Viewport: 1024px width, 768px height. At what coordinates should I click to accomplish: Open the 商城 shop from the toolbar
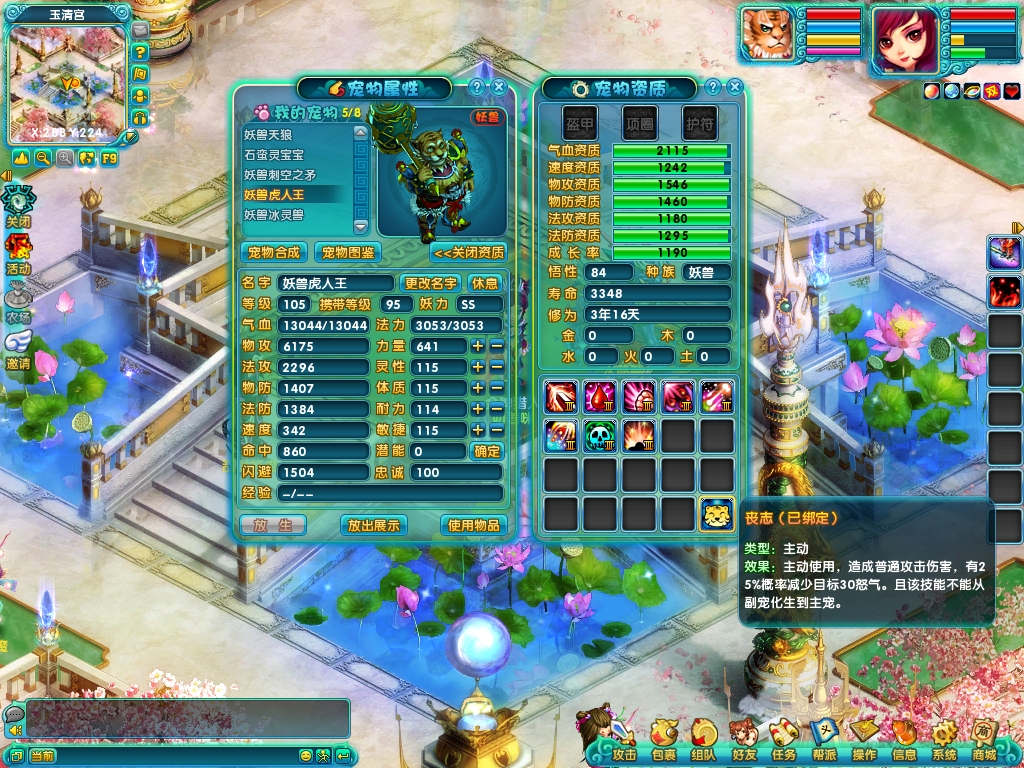click(x=984, y=741)
